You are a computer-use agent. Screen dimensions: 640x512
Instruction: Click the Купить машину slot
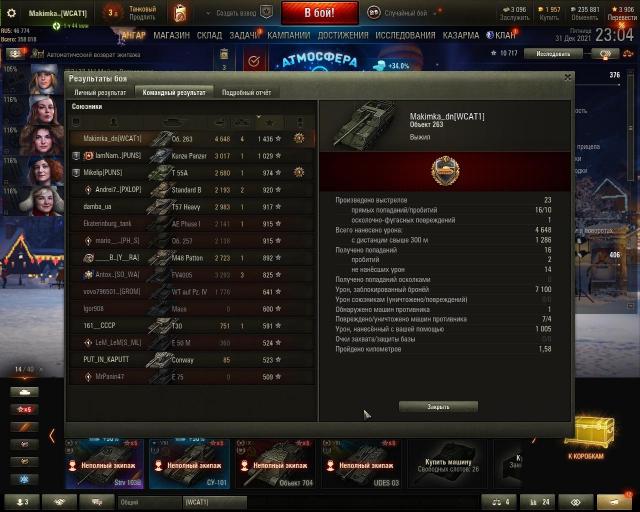click(445, 462)
